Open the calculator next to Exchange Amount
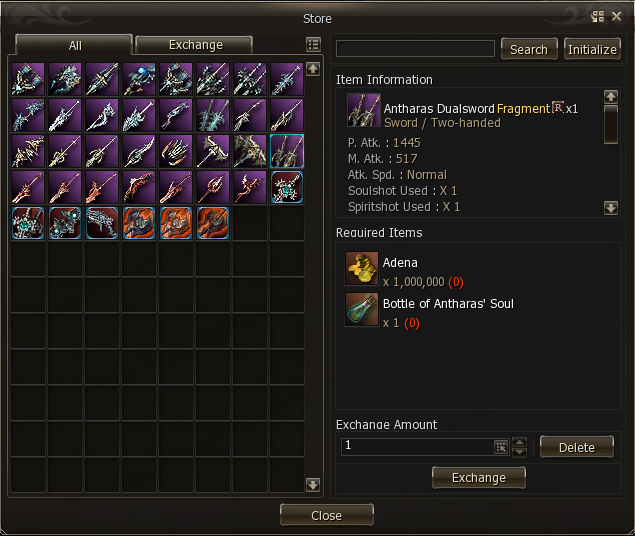The width and height of the screenshot is (635, 536). coord(501,447)
